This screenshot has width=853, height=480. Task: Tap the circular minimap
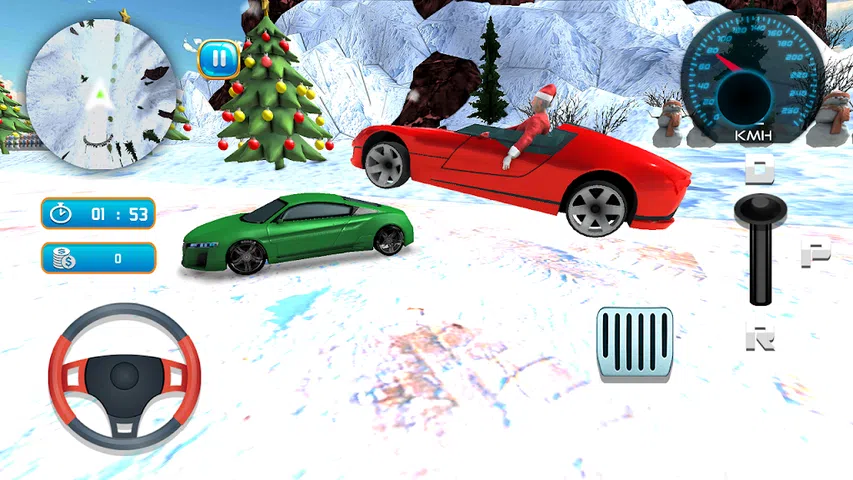coord(96,91)
